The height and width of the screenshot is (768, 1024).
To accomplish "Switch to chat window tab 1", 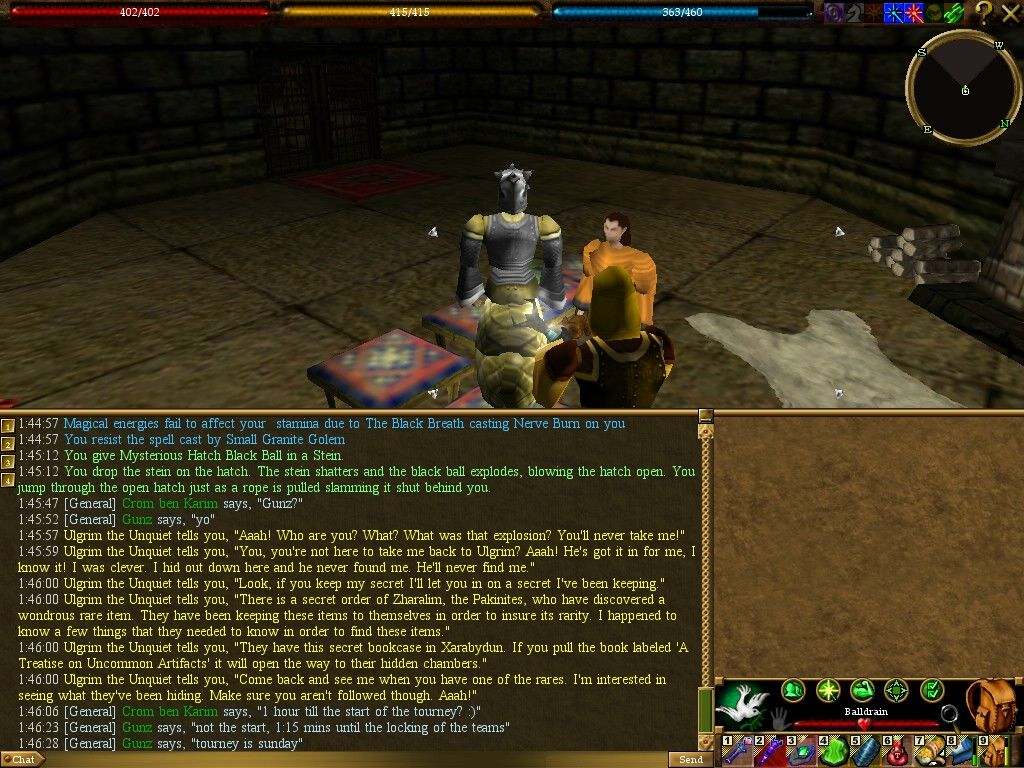I will (x=8, y=427).
